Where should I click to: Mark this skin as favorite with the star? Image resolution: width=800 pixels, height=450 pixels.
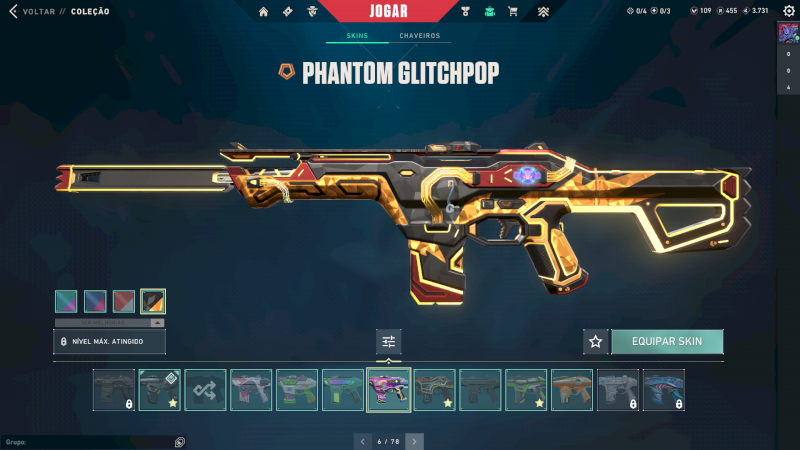pos(596,342)
